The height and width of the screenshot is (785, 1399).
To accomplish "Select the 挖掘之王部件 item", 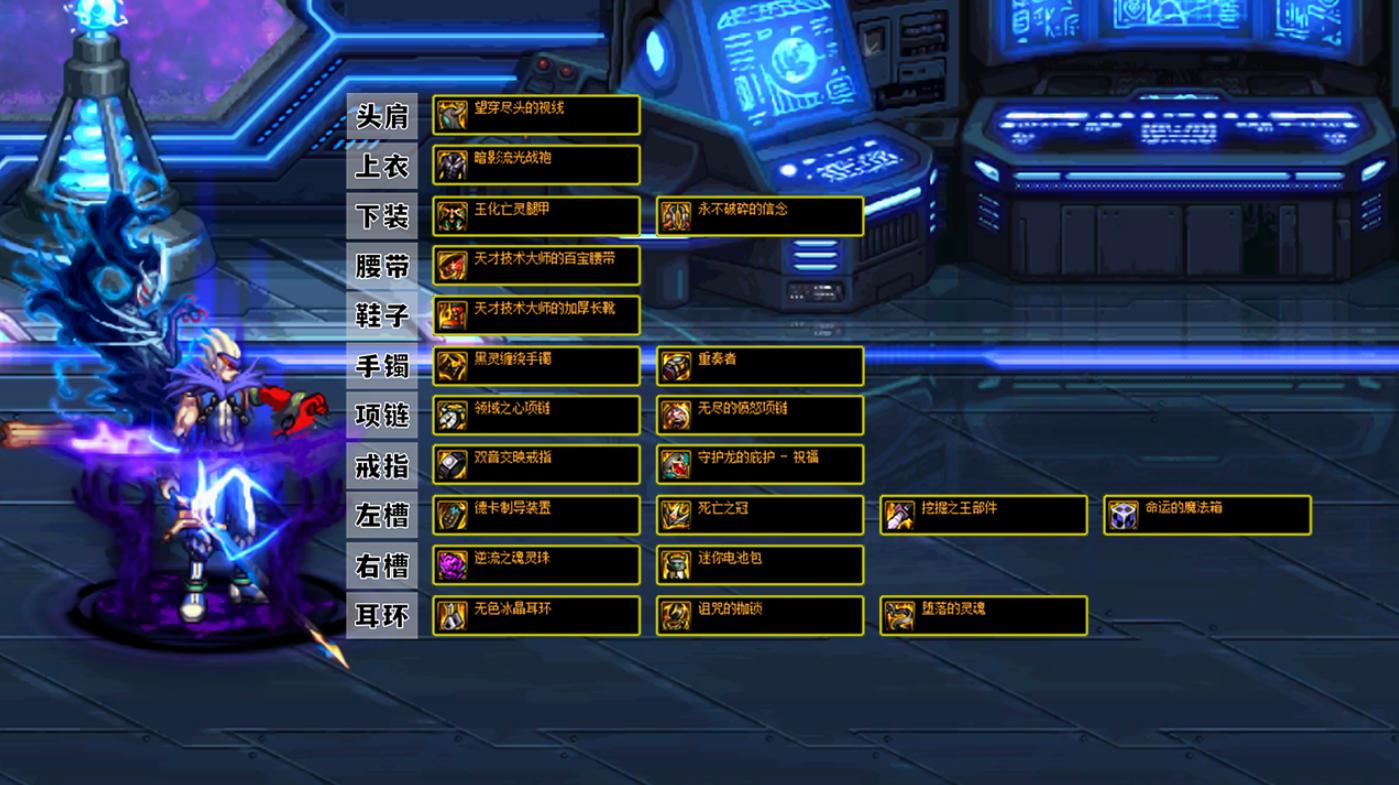I will tap(984, 515).
